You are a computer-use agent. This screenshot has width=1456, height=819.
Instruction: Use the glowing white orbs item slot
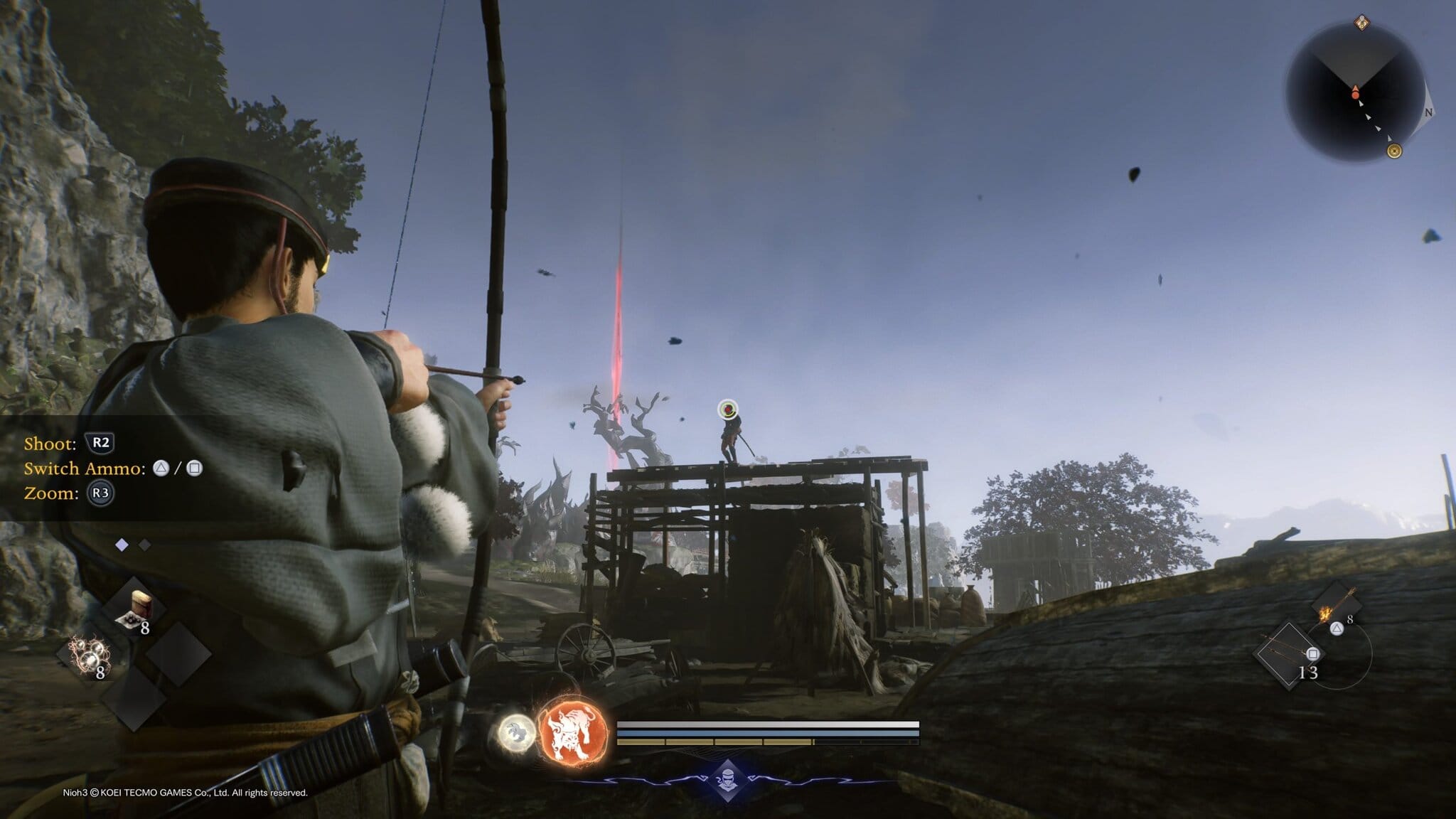coord(89,654)
